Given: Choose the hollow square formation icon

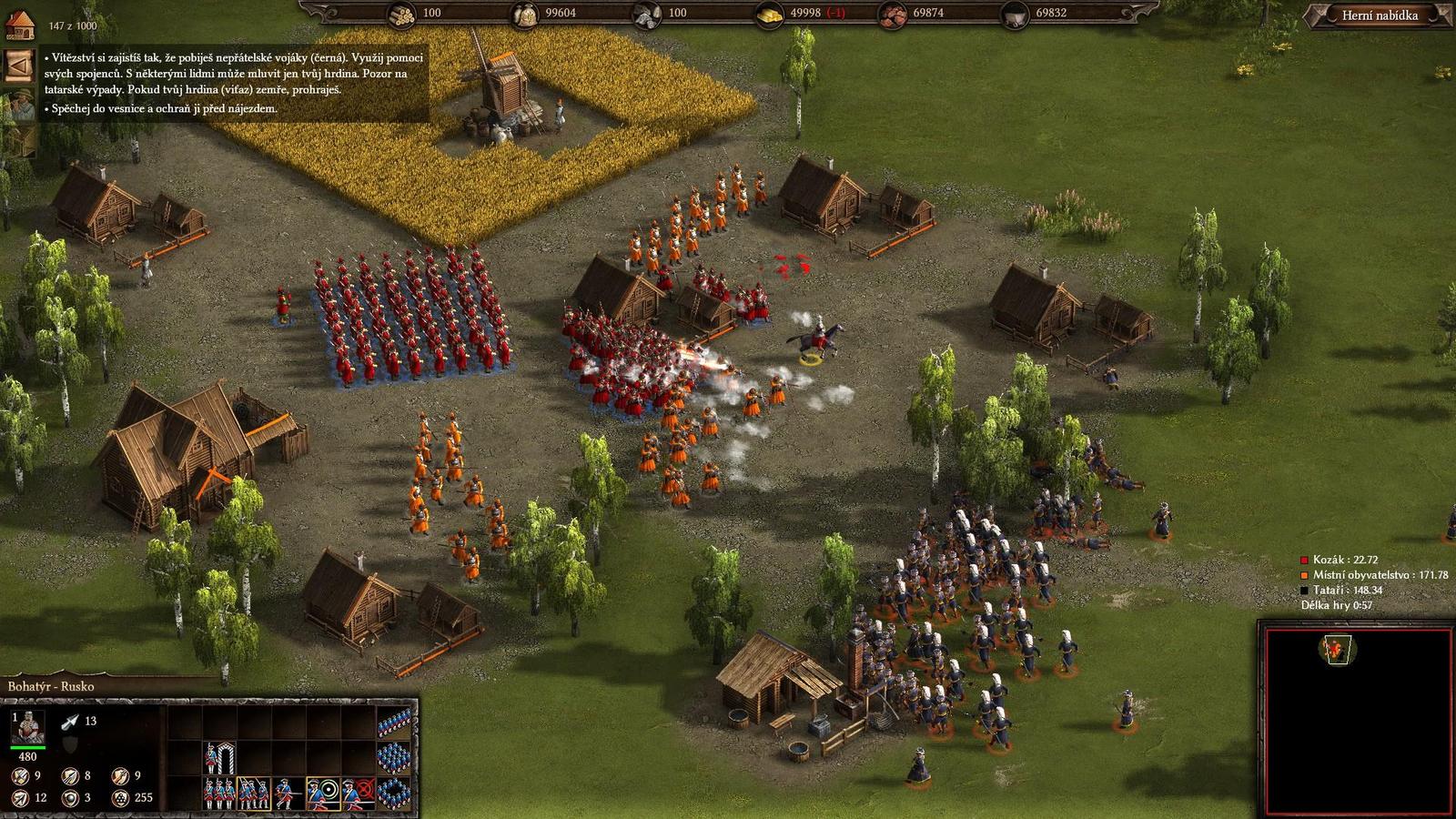Looking at the screenshot, I should (393, 792).
